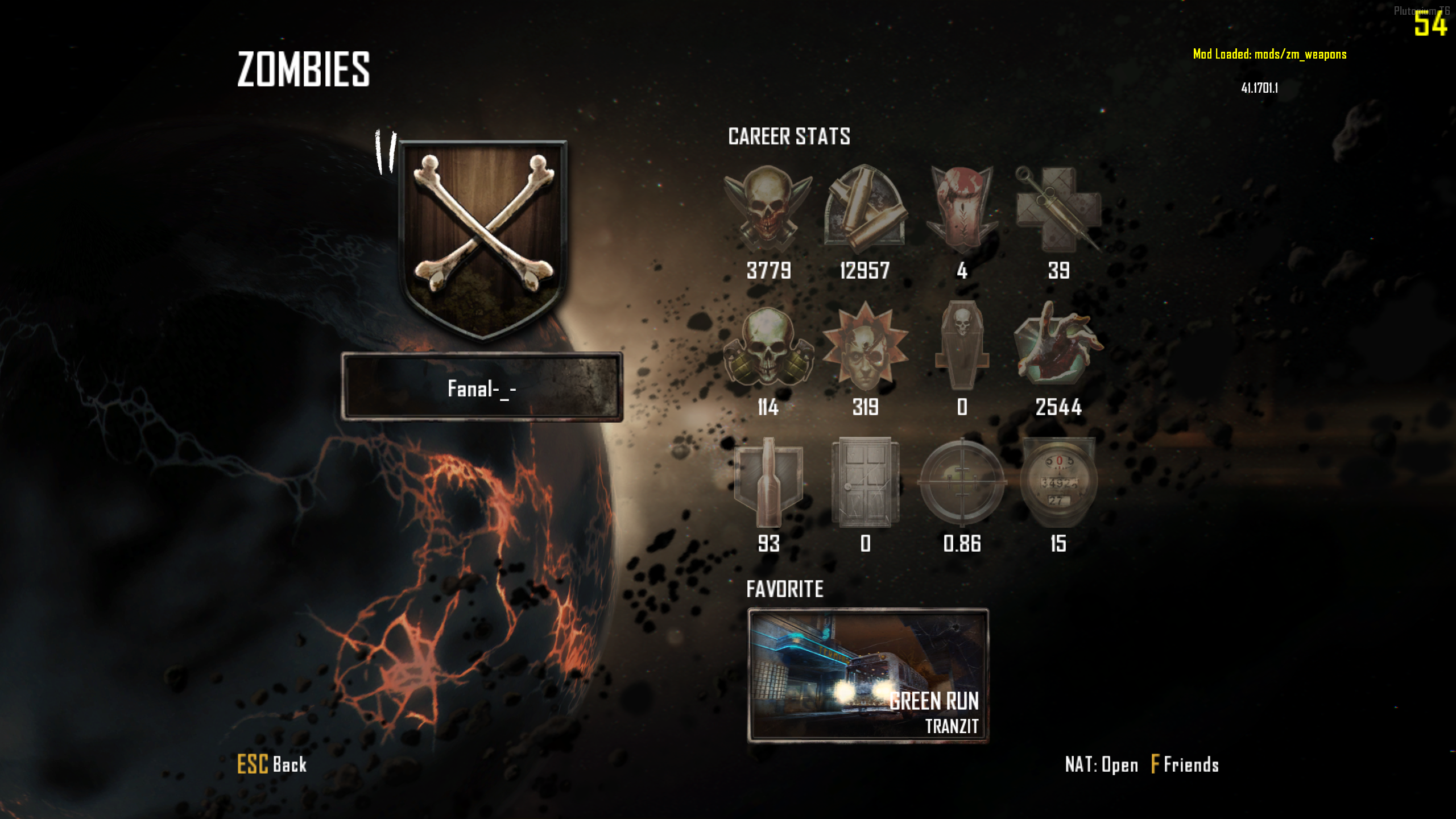Select the perk bottle stat icon
Screen dimensions: 1456x819
tap(768, 482)
